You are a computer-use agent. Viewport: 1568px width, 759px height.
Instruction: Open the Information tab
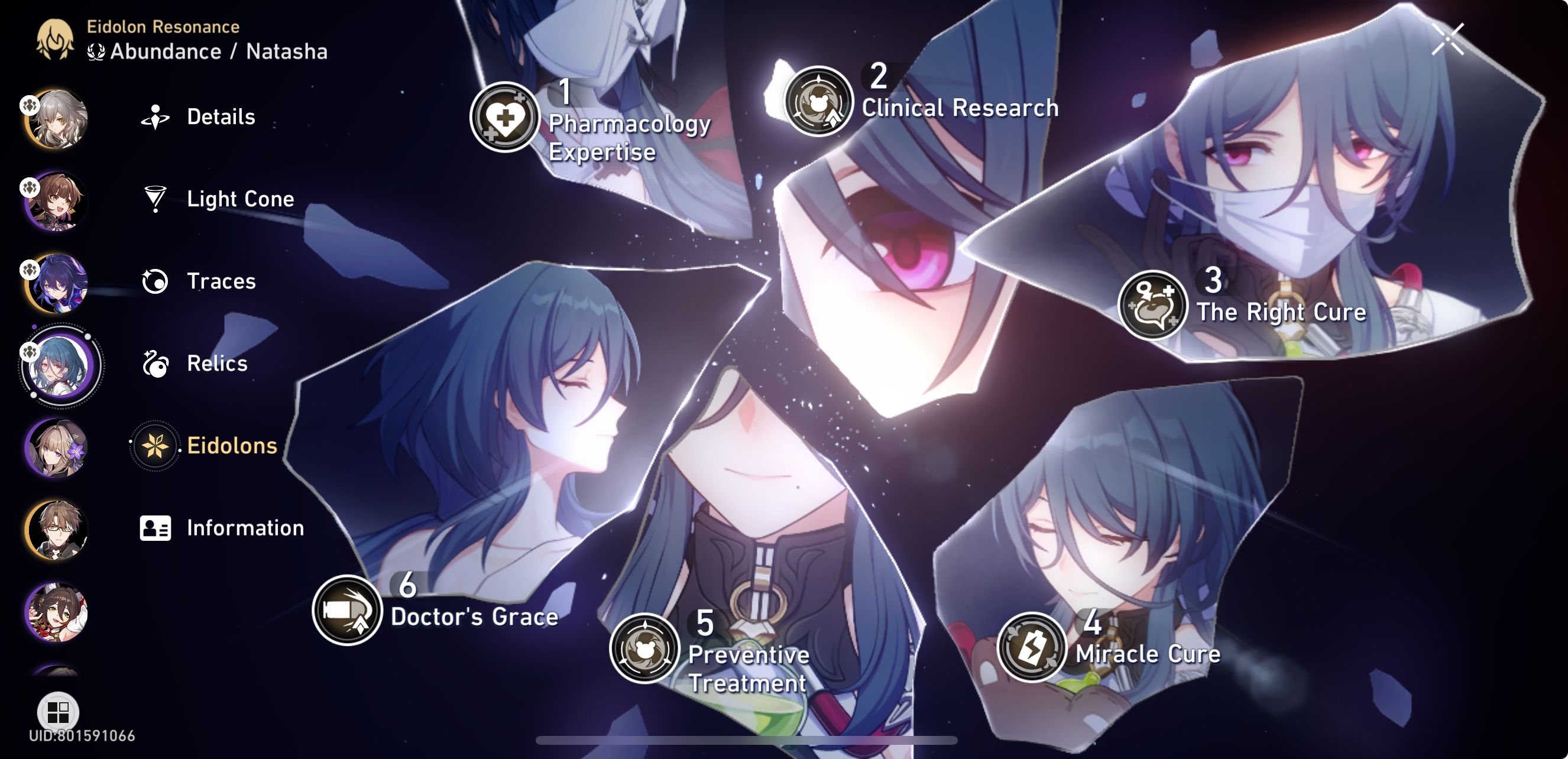pyautogui.click(x=245, y=528)
